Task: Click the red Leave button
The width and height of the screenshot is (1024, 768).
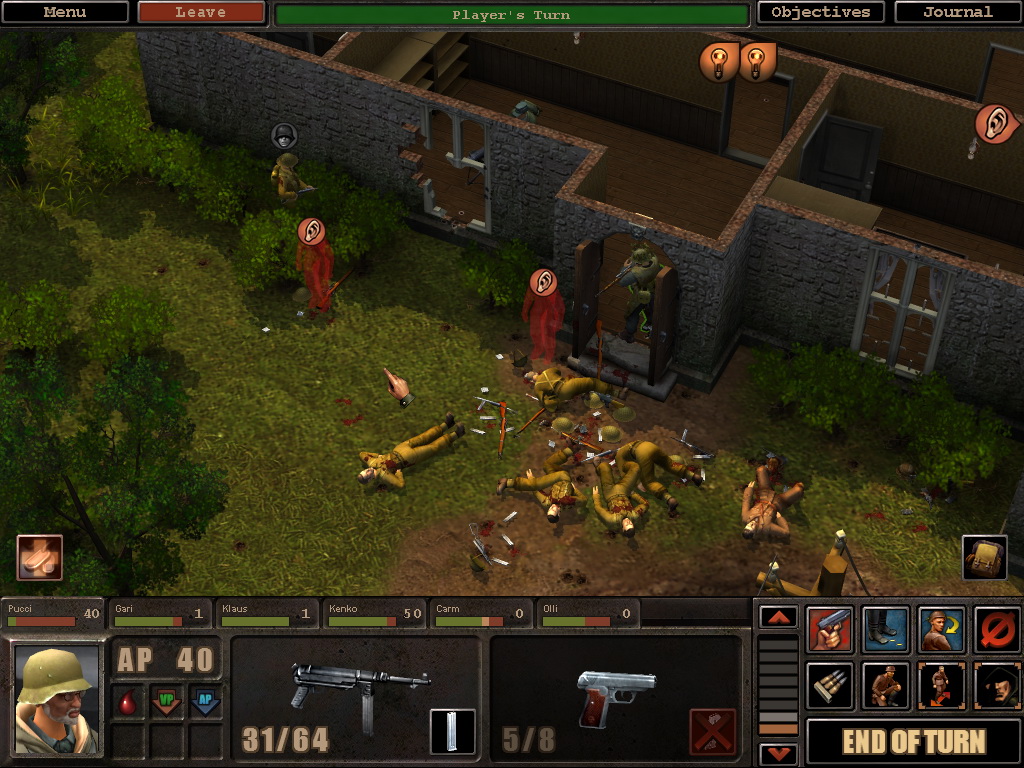Action: click(x=200, y=13)
